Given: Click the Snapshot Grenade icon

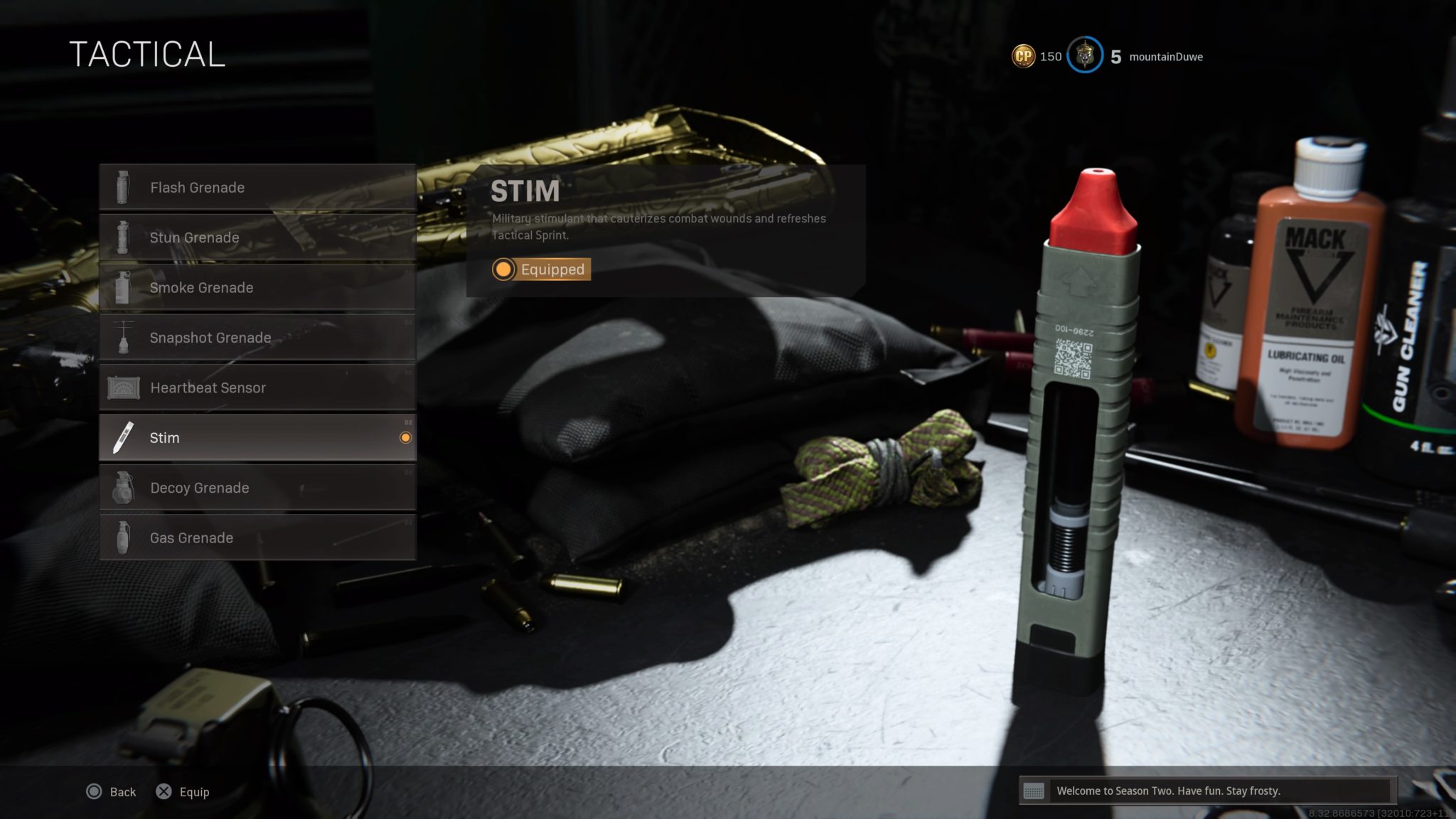Looking at the screenshot, I should pyautogui.click(x=123, y=338).
